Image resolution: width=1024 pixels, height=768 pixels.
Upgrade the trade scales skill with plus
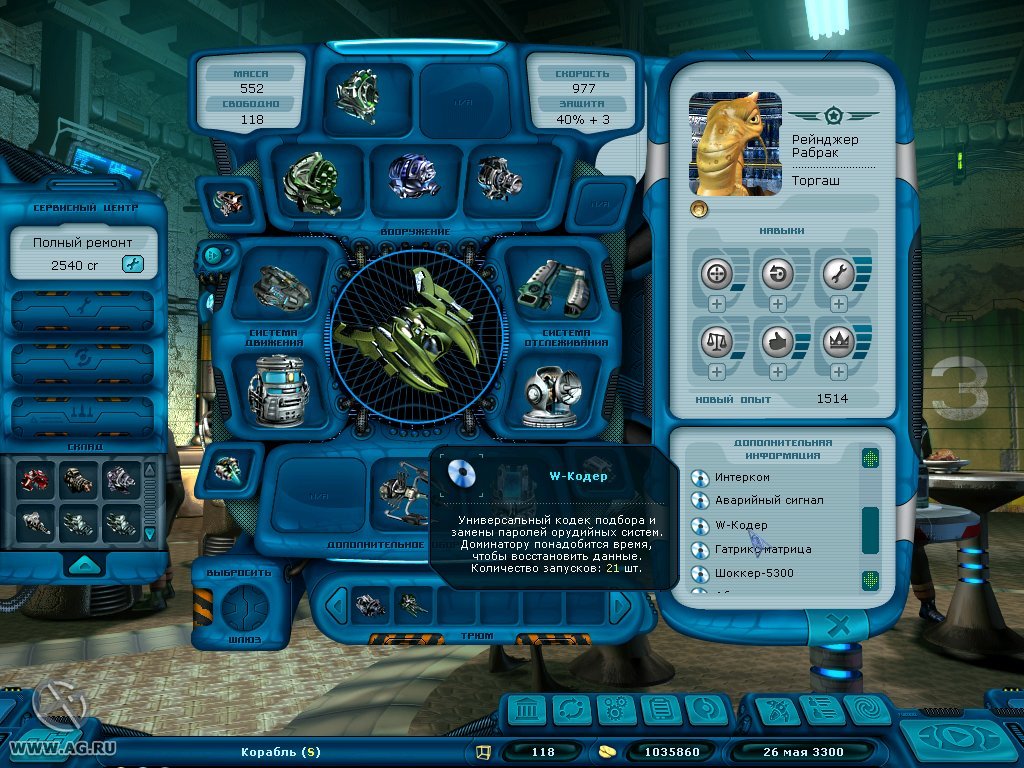pyautogui.click(x=716, y=372)
